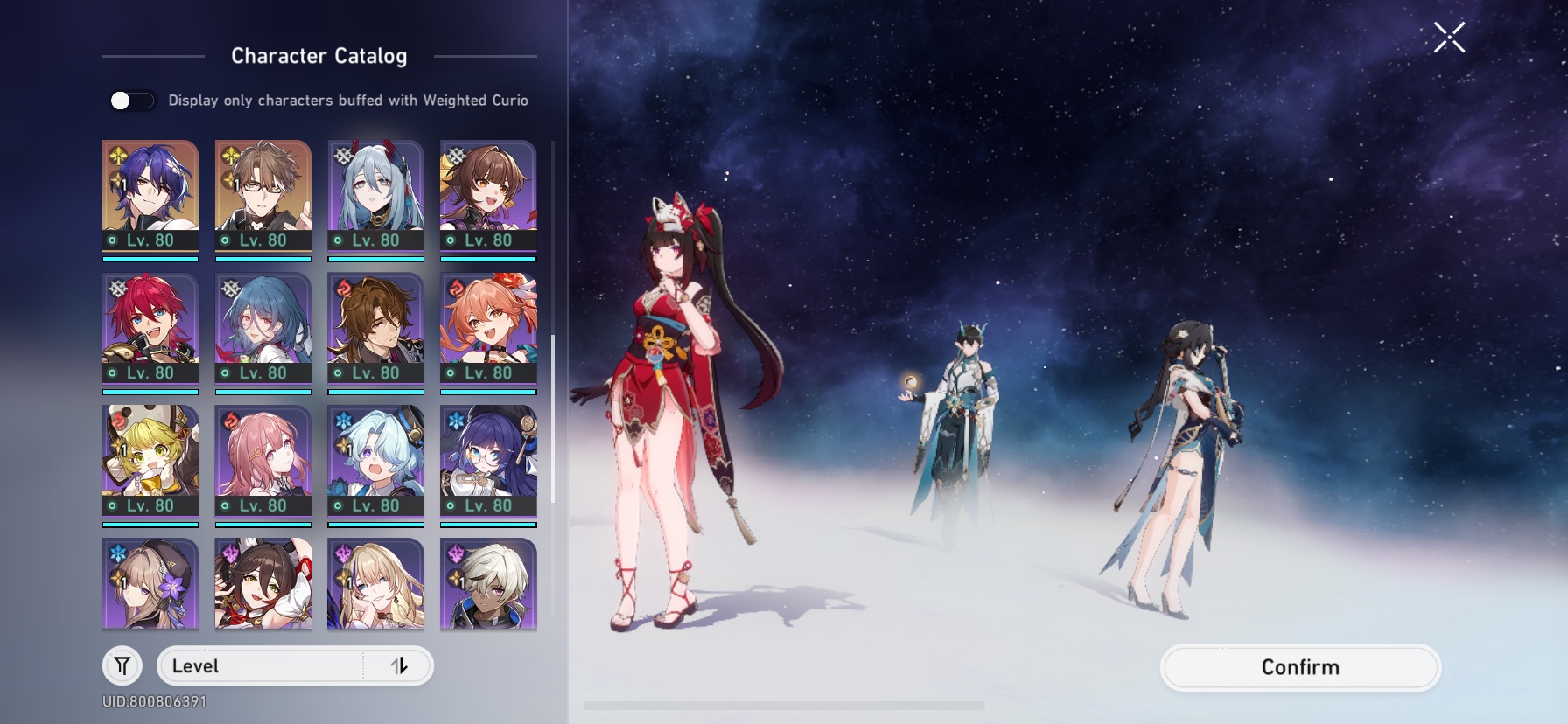
Task: Toggle the level sort direction arrows
Action: coord(402,665)
